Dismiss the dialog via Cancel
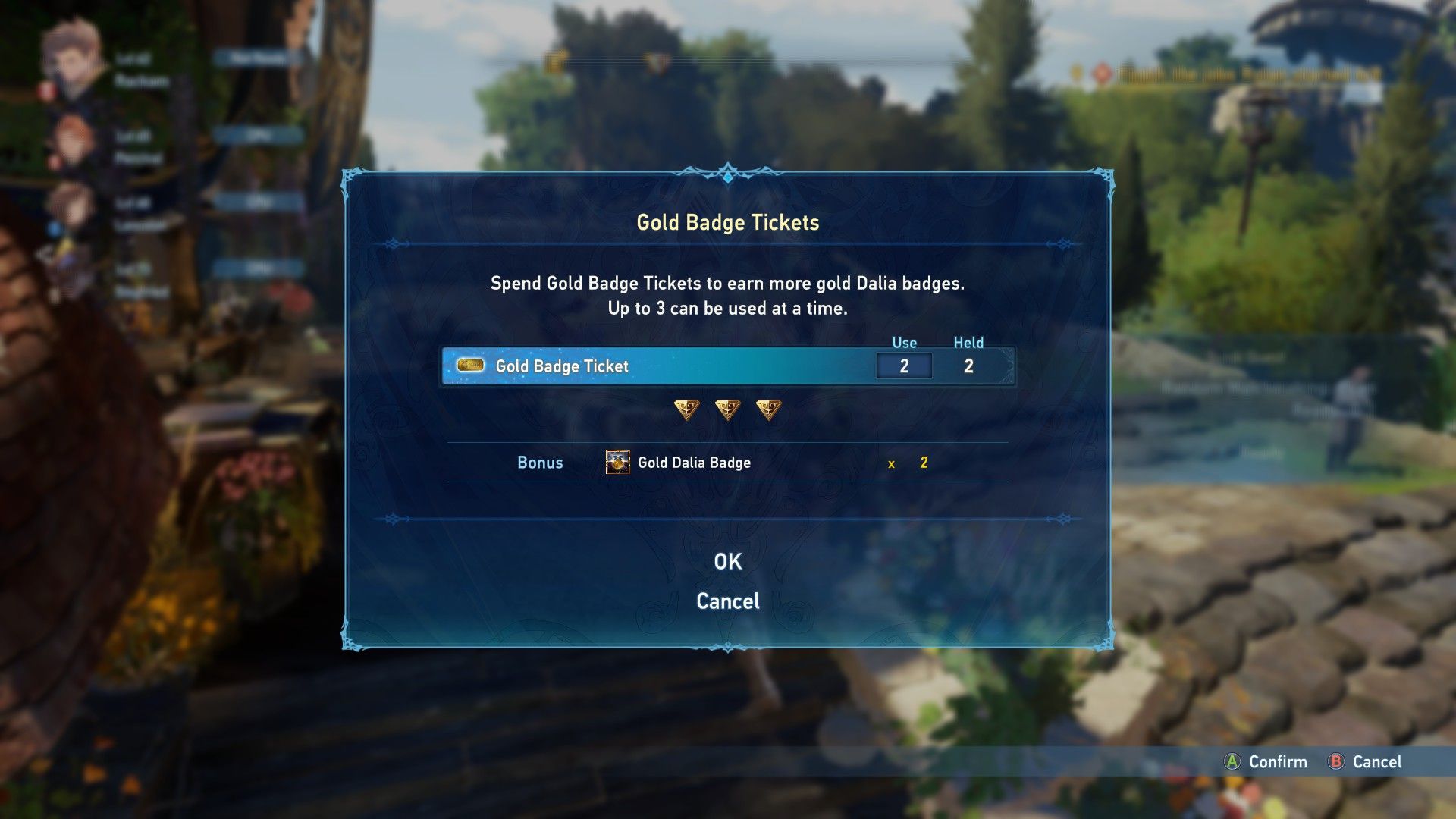The width and height of the screenshot is (1456, 819). tap(727, 601)
